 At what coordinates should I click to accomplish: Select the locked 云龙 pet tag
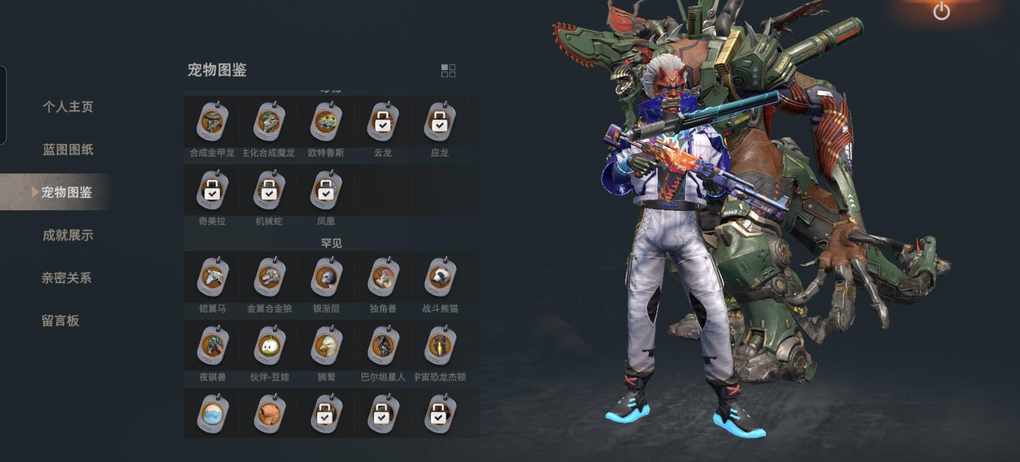click(x=382, y=122)
